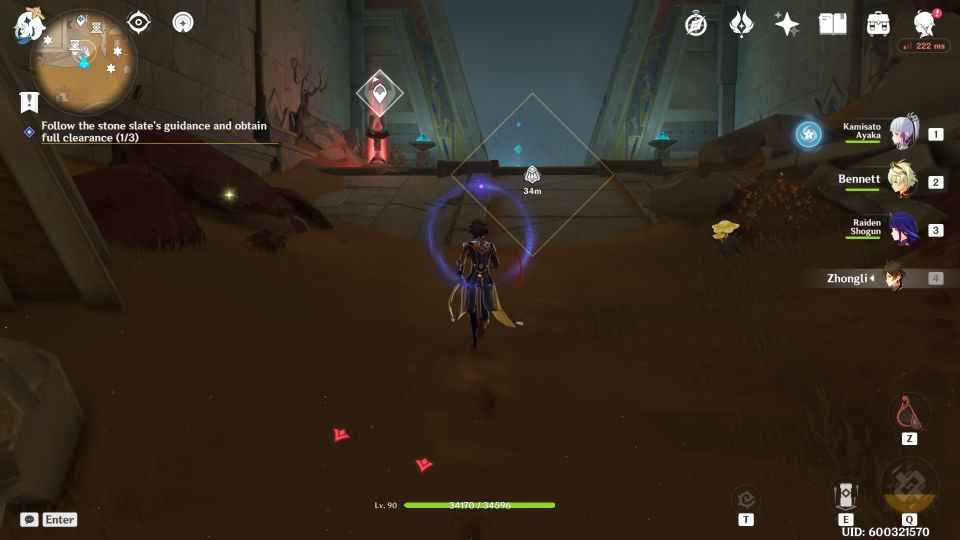Use Zhongli's Elemental Skill
Image resolution: width=960 pixels, height=540 pixels.
pos(846,495)
